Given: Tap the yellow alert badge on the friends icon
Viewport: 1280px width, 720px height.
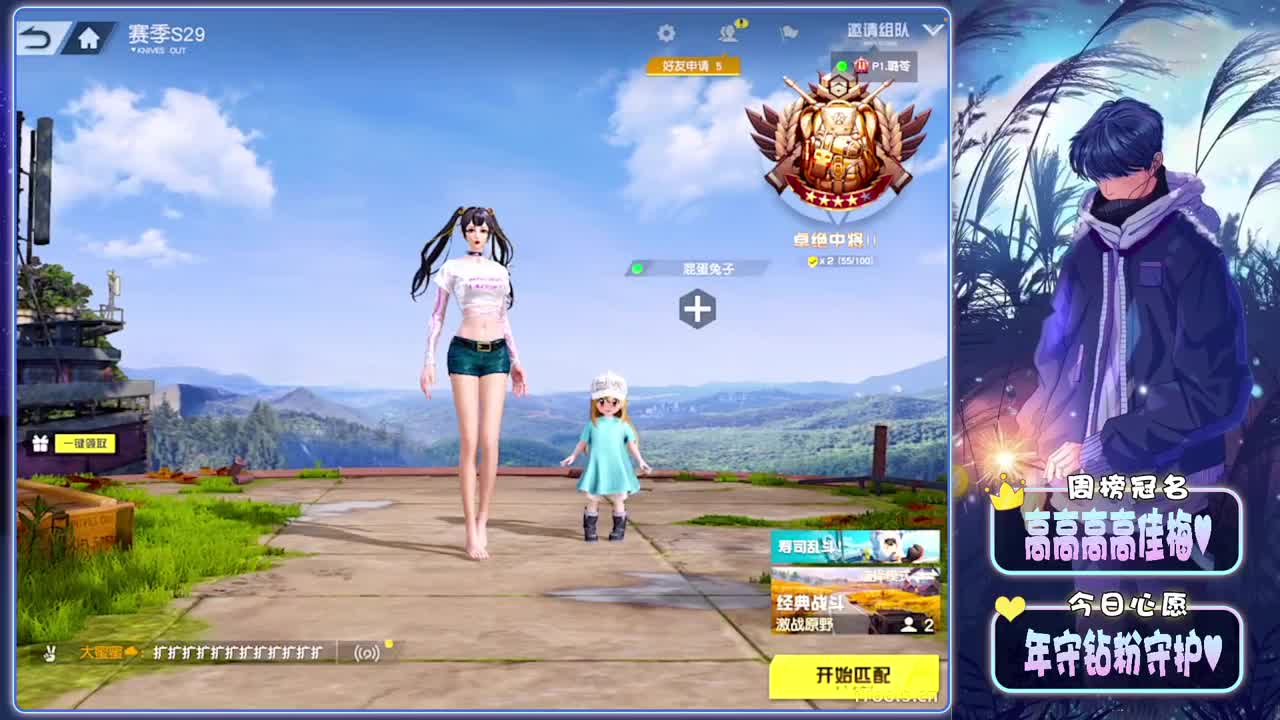Looking at the screenshot, I should tap(741, 22).
